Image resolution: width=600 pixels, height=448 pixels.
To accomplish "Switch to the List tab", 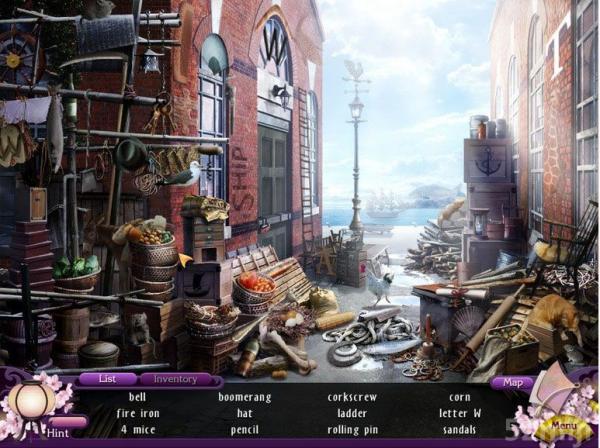I will coord(105,379).
